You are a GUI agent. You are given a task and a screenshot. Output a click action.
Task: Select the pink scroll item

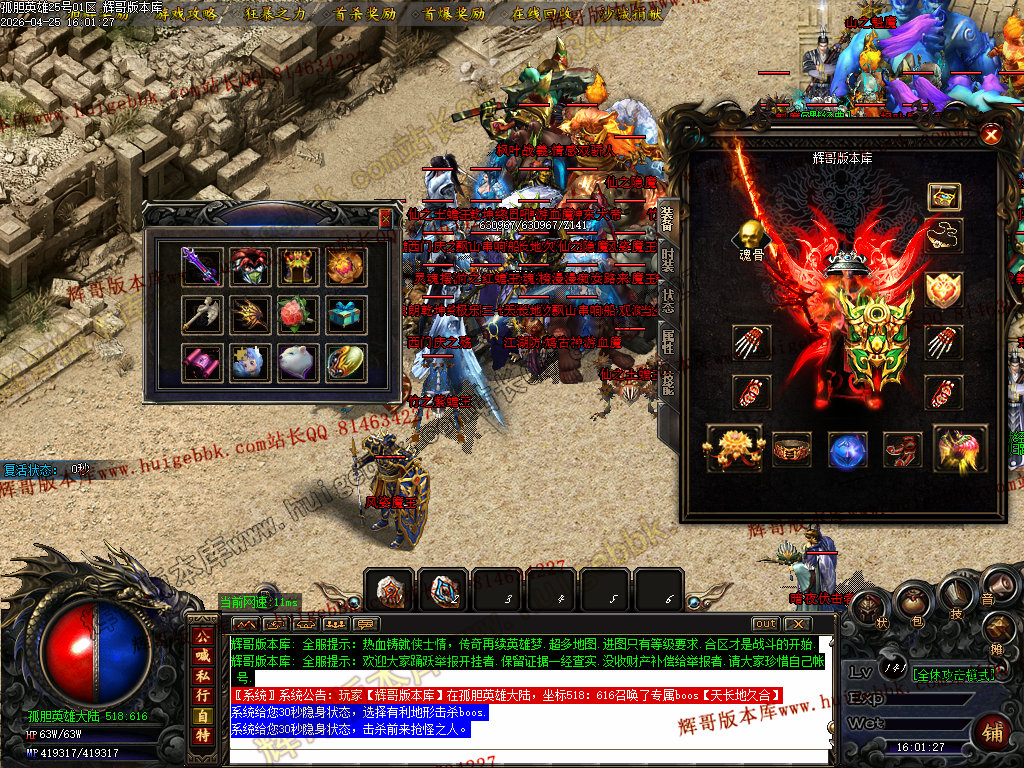201,362
